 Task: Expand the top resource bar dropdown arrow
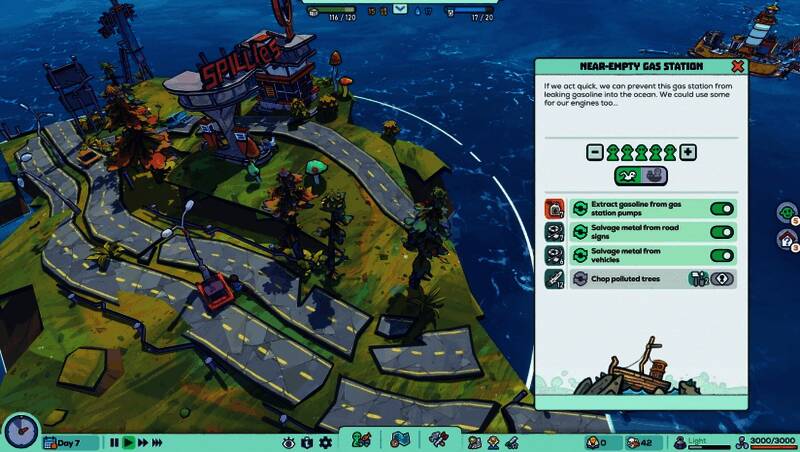point(400,9)
